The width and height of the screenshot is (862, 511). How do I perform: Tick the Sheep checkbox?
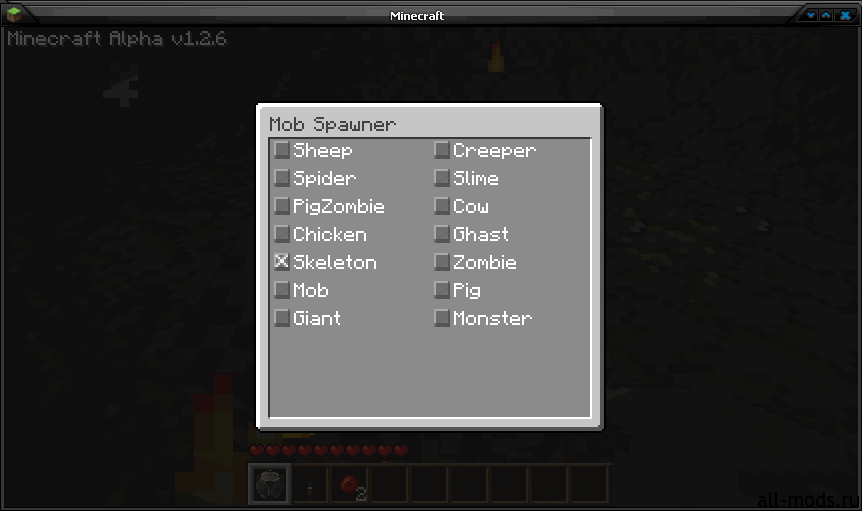click(282, 150)
